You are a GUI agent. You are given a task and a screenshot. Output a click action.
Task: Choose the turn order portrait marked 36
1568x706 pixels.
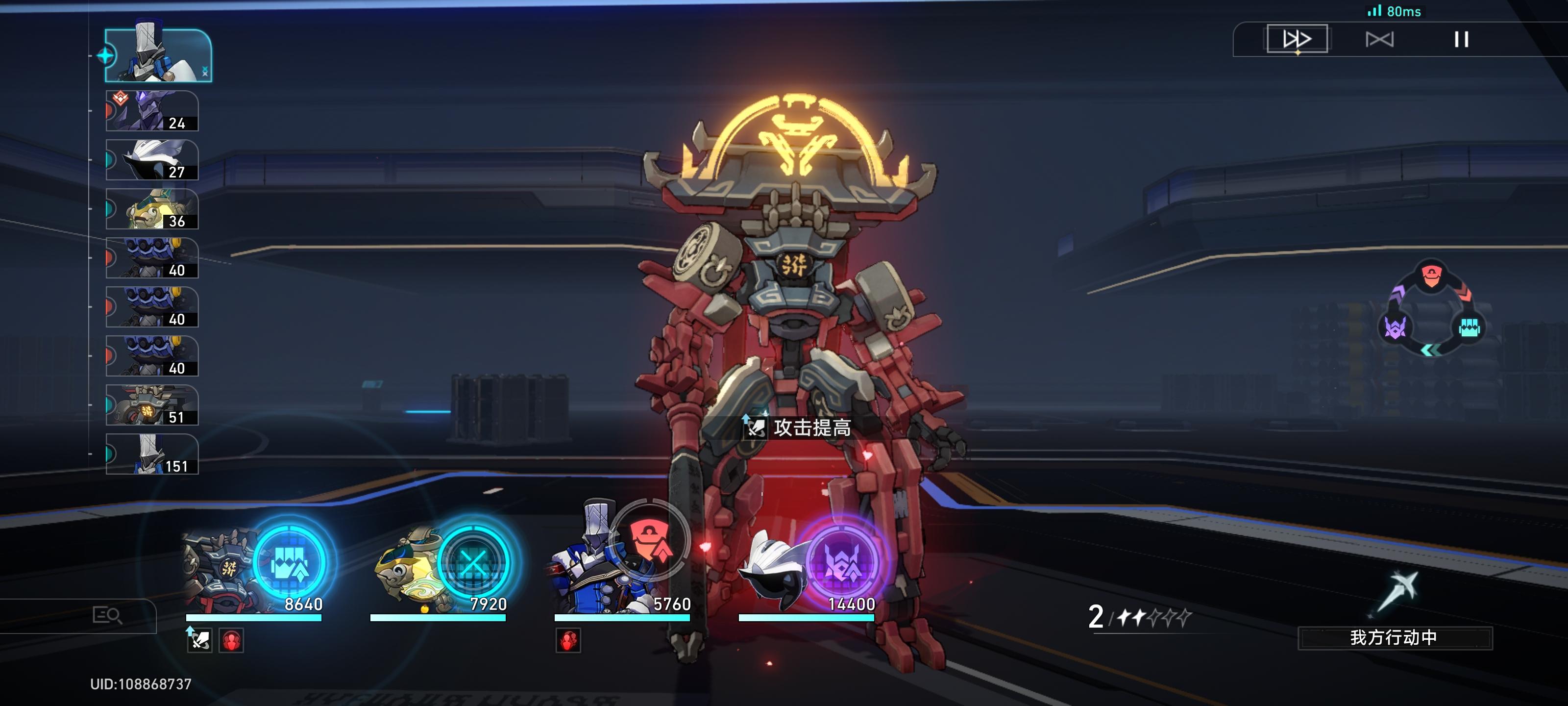152,209
